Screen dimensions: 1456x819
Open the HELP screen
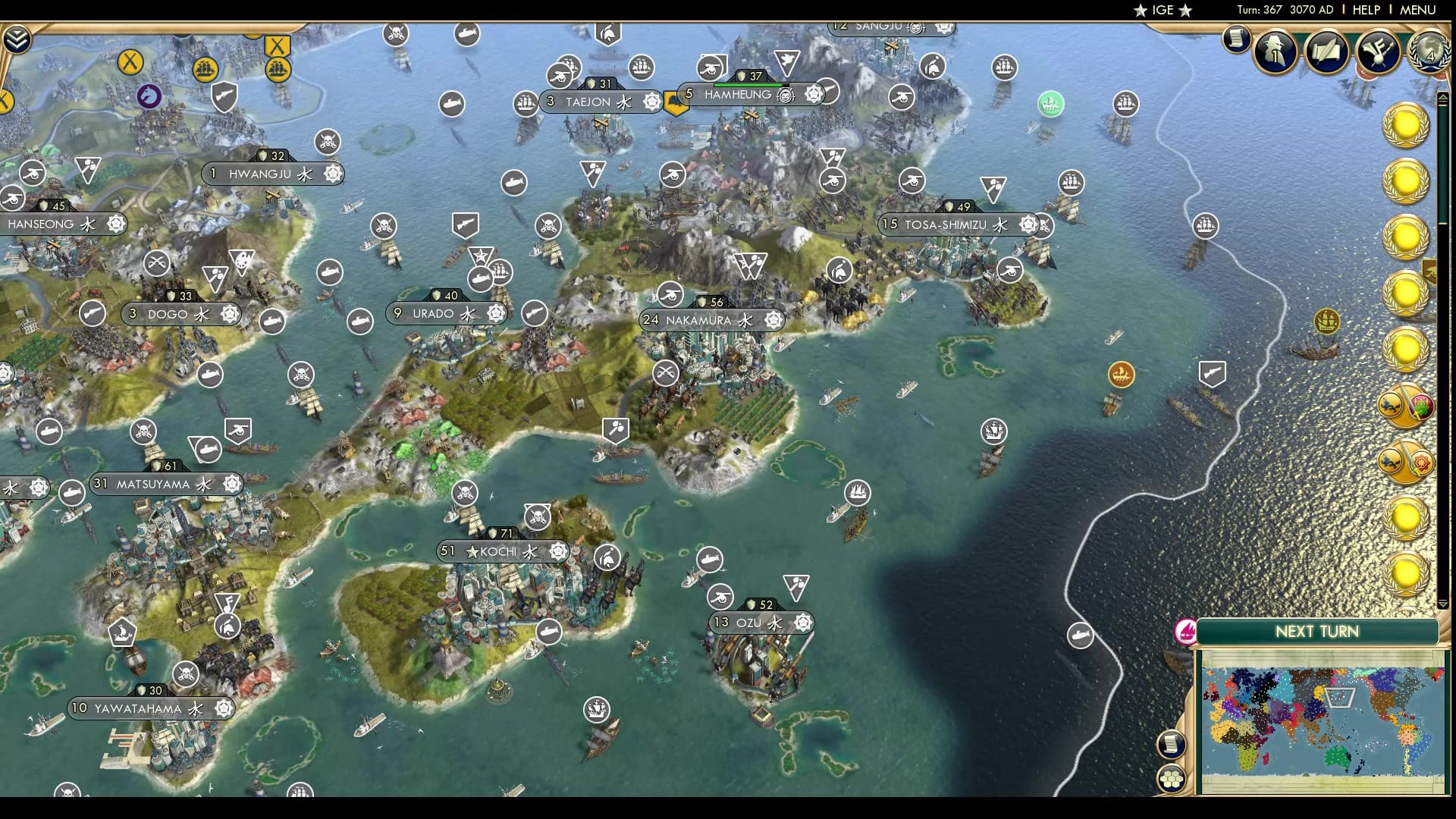point(1365,10)
